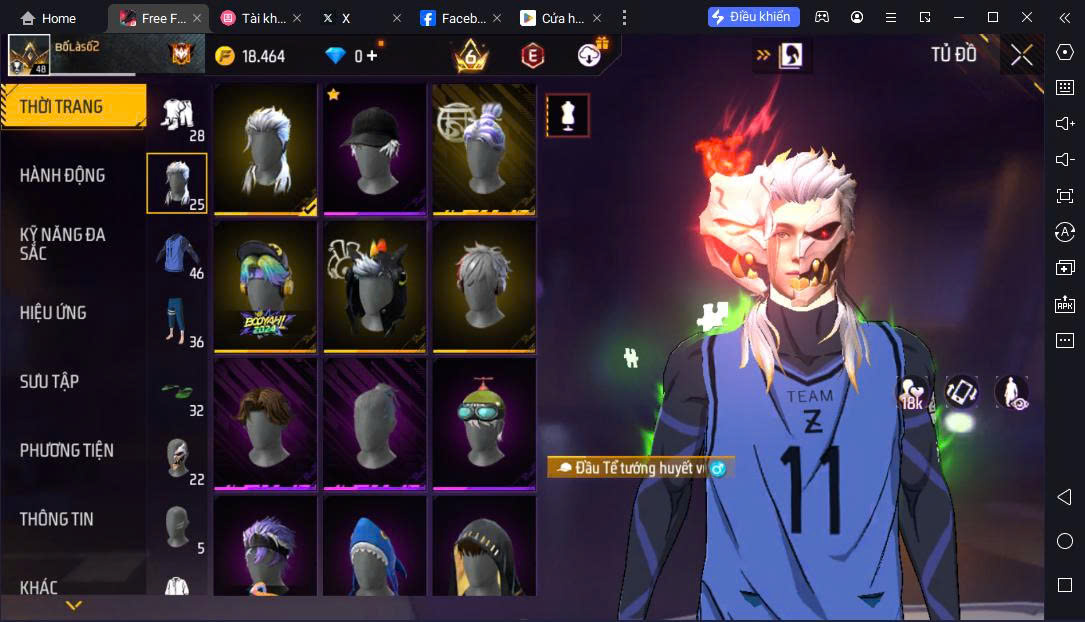Switch to Kỹ Năng Đa Sắc tab

62,243
